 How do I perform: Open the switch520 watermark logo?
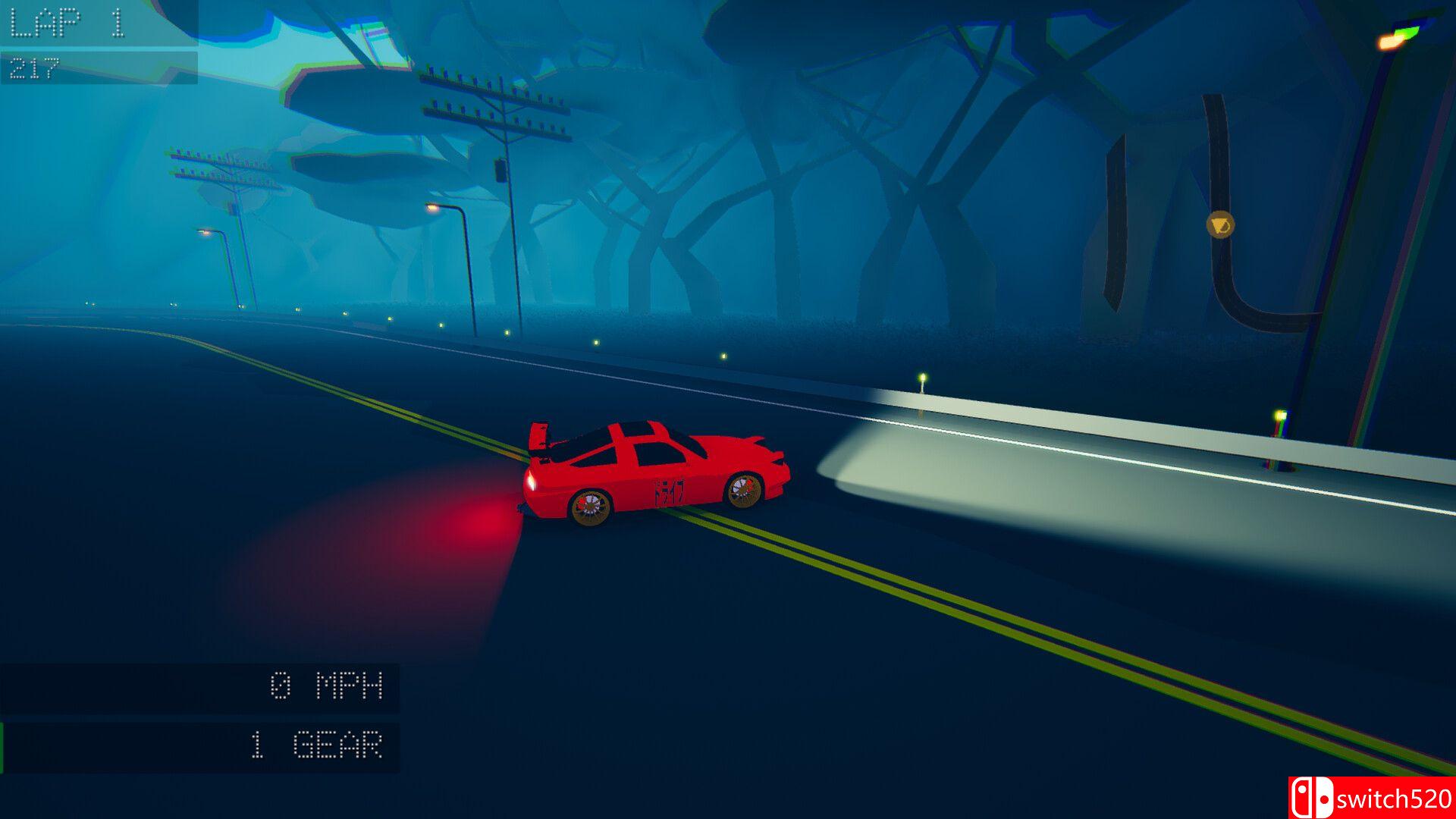point(1371,798)
